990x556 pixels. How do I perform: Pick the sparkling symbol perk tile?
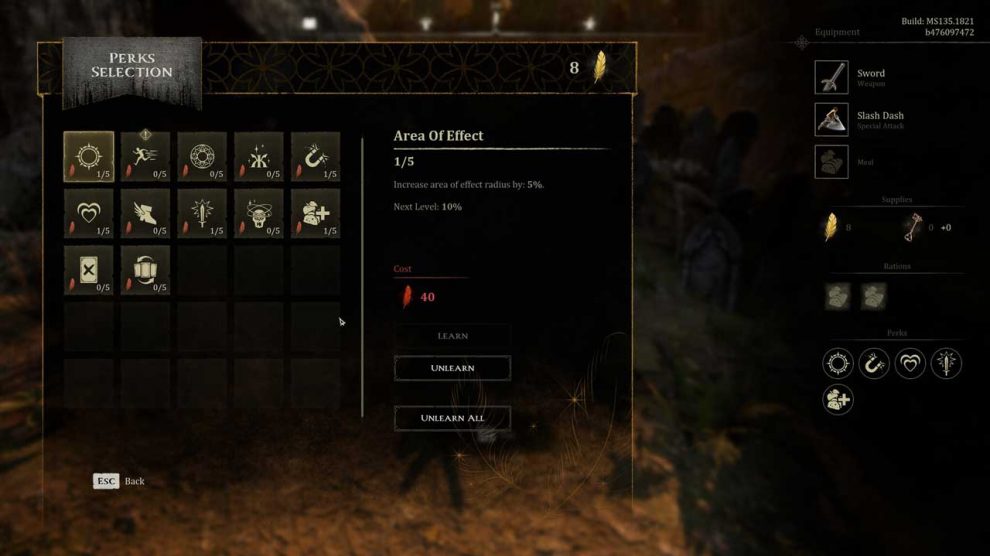259,157
